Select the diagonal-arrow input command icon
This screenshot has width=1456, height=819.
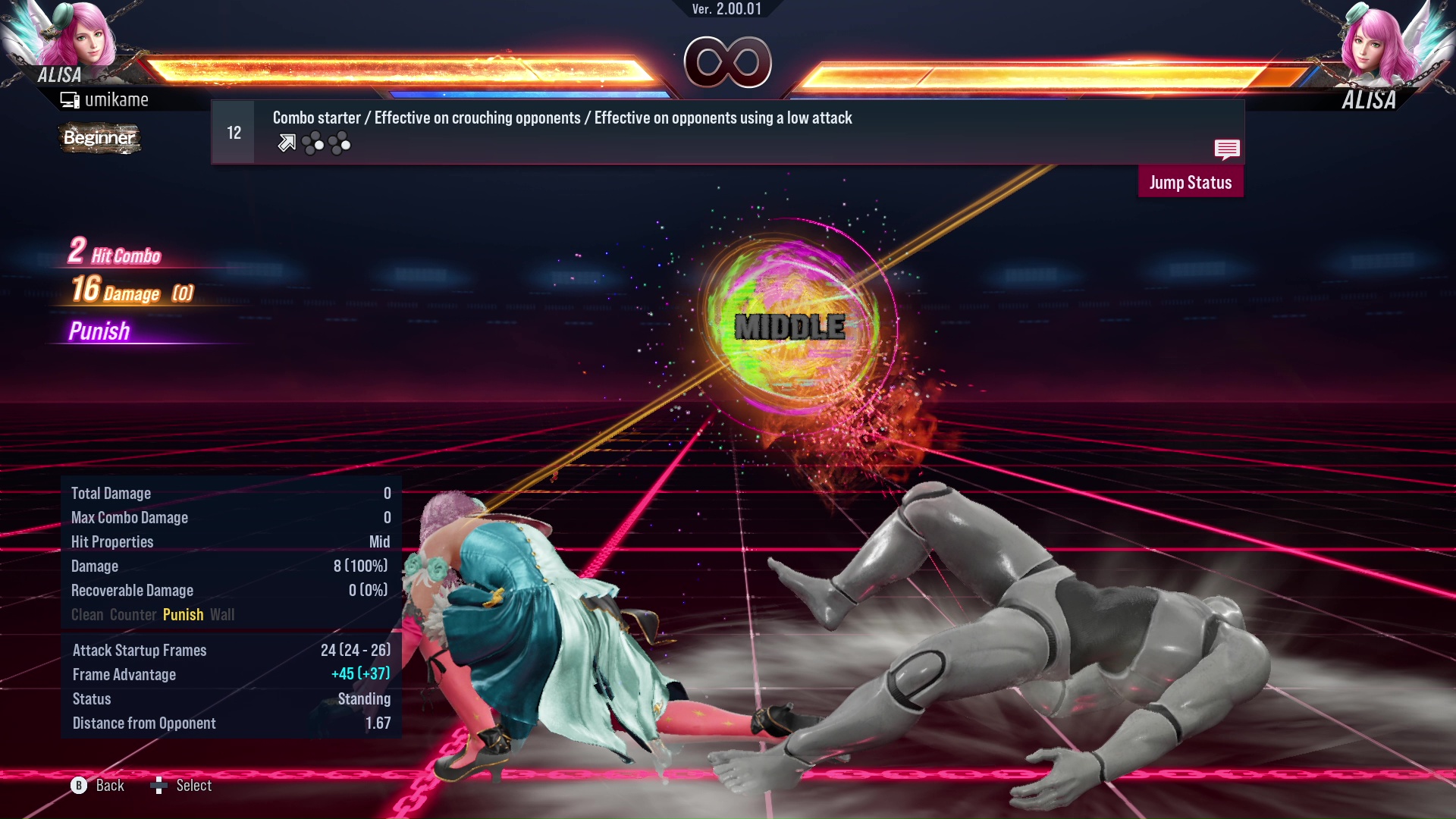[x=286, y=143]
